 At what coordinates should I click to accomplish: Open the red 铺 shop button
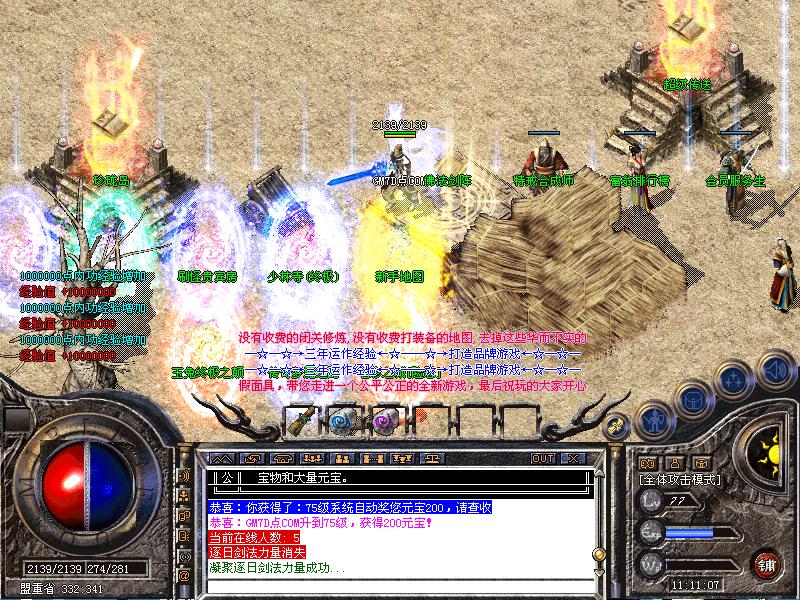pyautogui.click(x=768, y=563)
